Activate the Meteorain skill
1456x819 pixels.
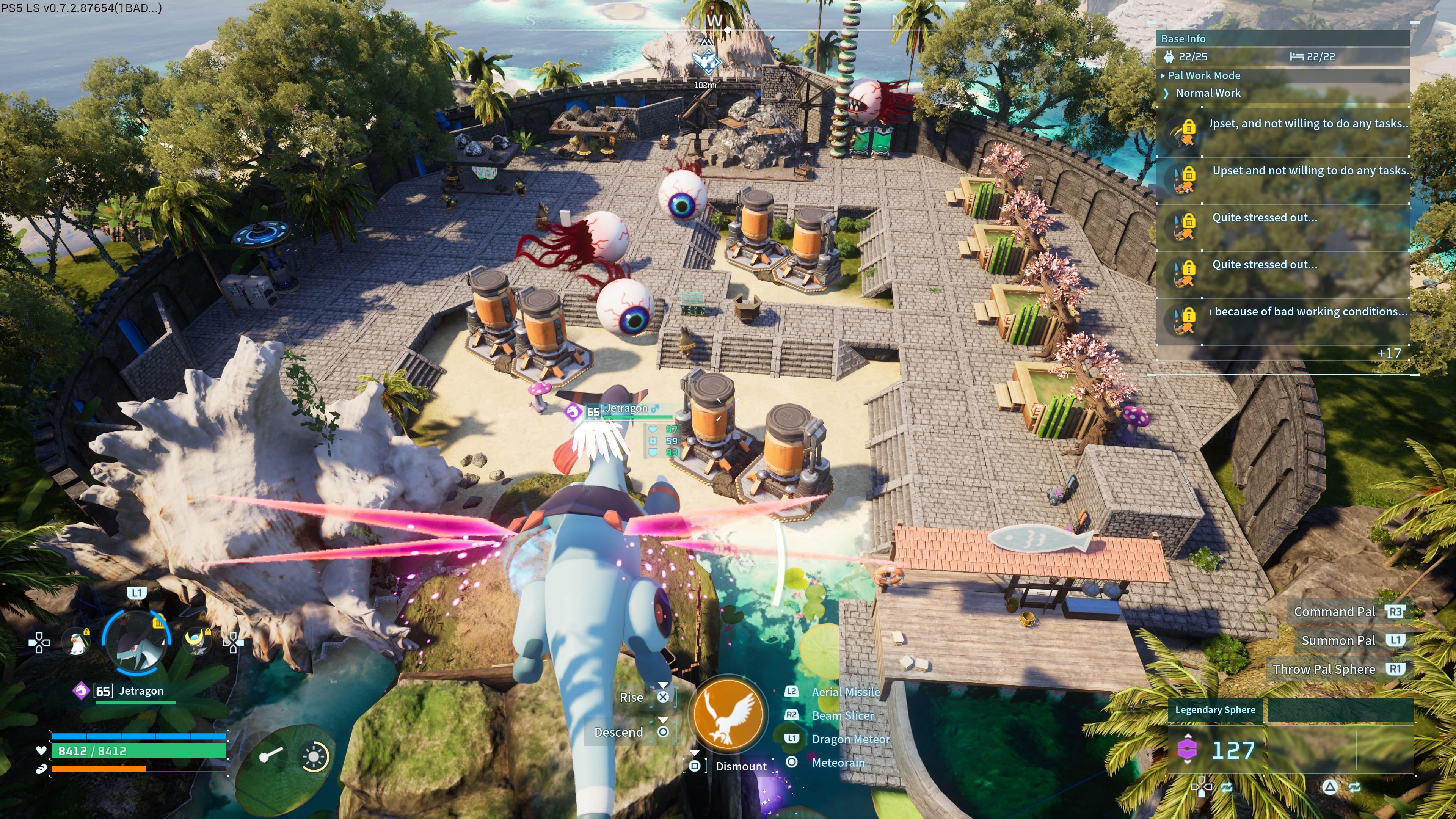click(838, 763)
